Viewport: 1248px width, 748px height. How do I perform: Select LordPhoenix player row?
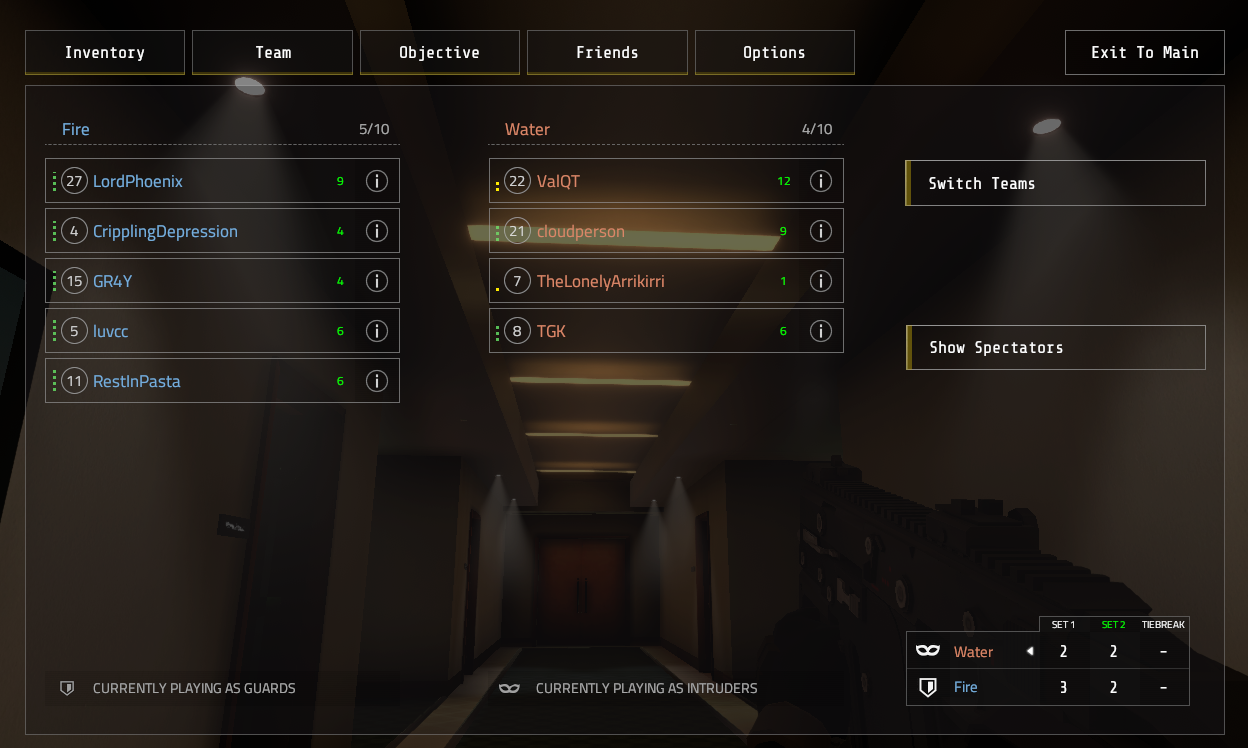pyautogui.click(x=200, y=181)
